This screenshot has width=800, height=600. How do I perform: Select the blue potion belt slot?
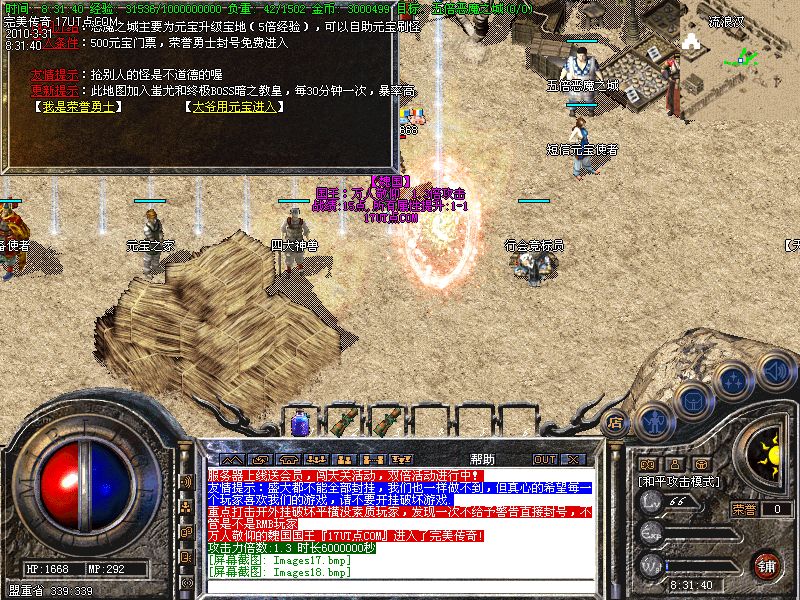[299, 423]
